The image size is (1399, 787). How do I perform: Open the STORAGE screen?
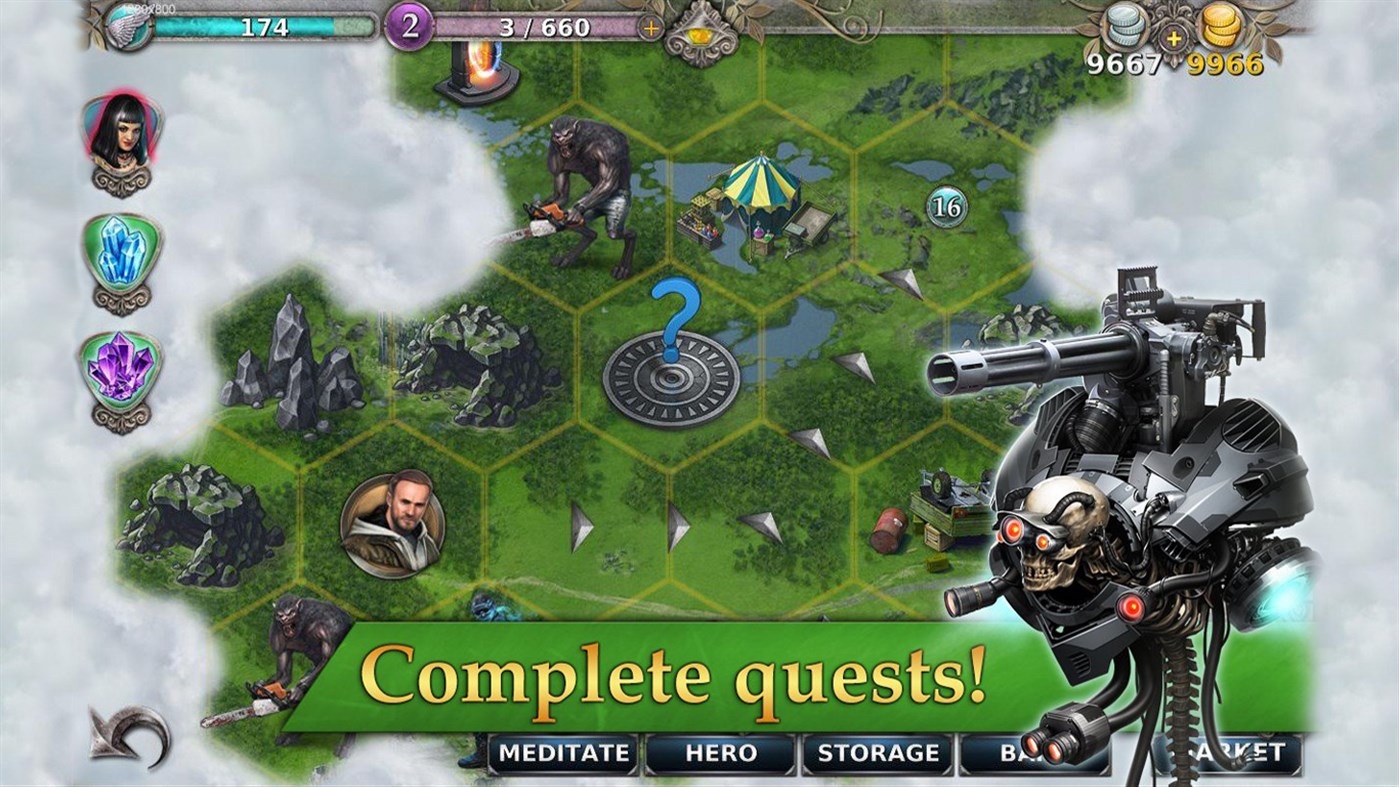pyautogui.click(x=878, y=755)
